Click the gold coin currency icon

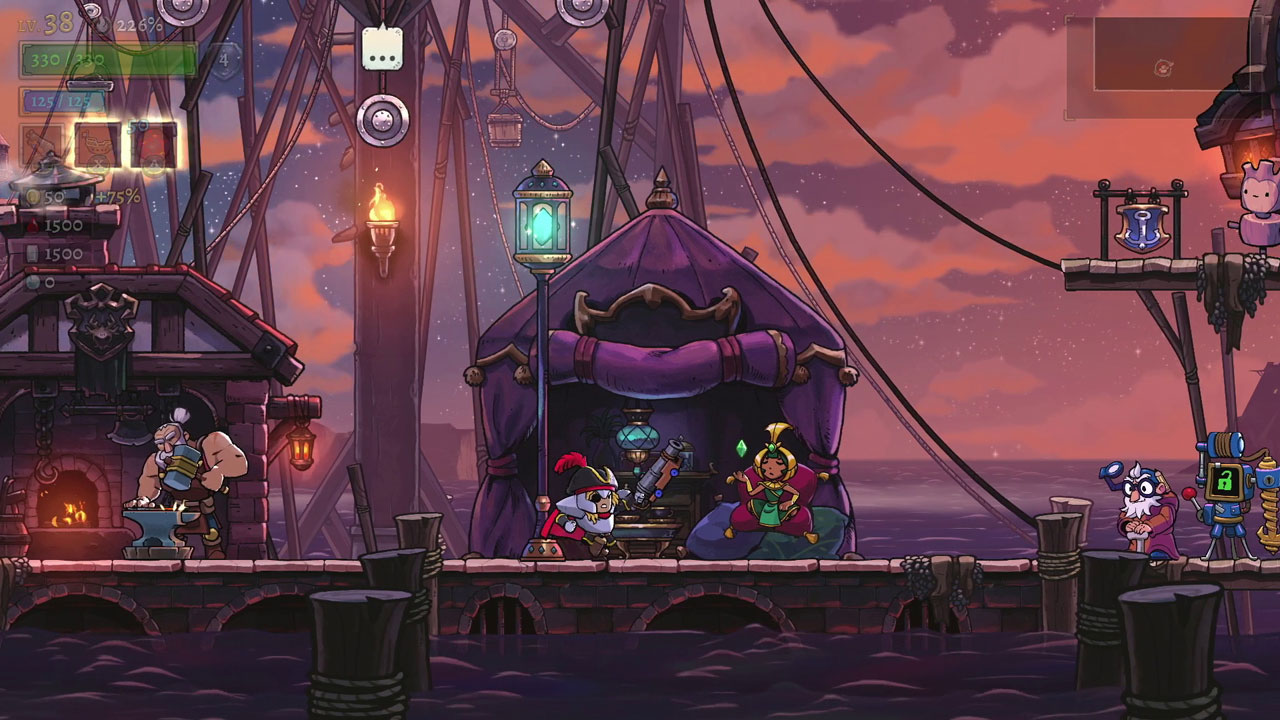[x=35, y=195]
